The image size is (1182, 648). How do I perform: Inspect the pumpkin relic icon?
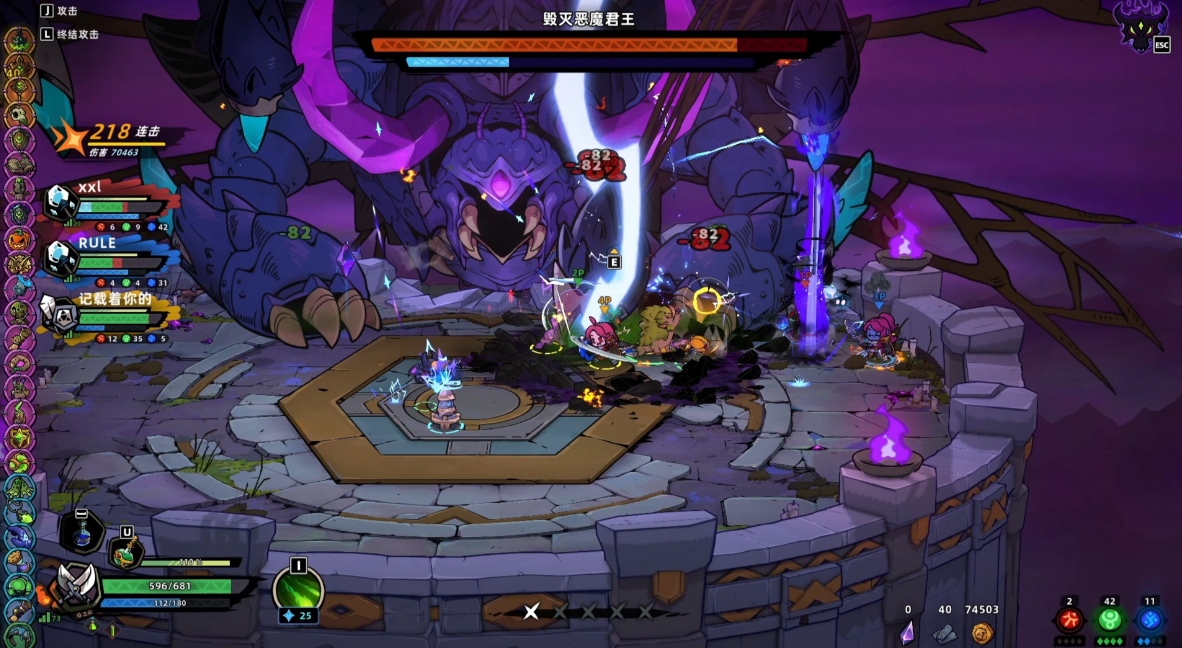[19, 240]
